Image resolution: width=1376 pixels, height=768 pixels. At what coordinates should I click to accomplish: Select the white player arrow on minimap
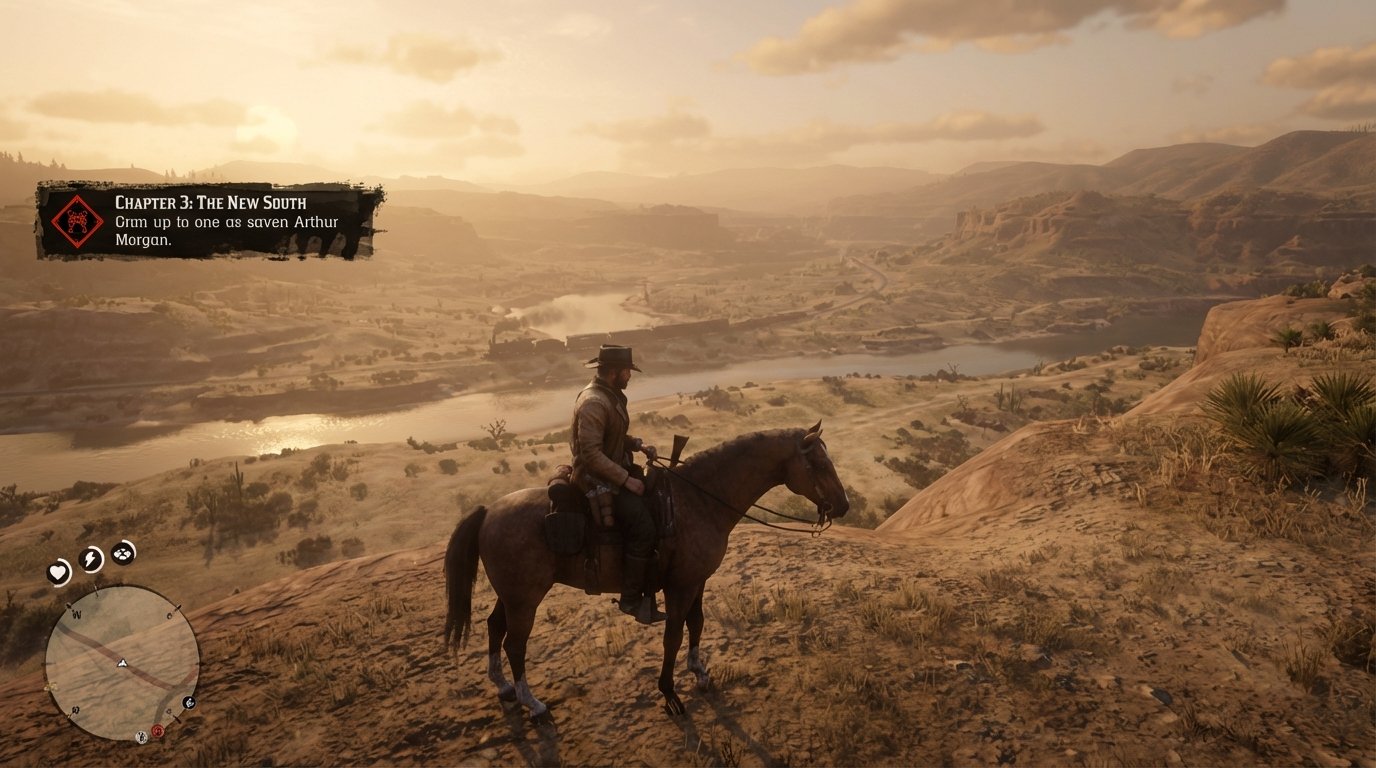pyautogui.click(x=122, y=662)
